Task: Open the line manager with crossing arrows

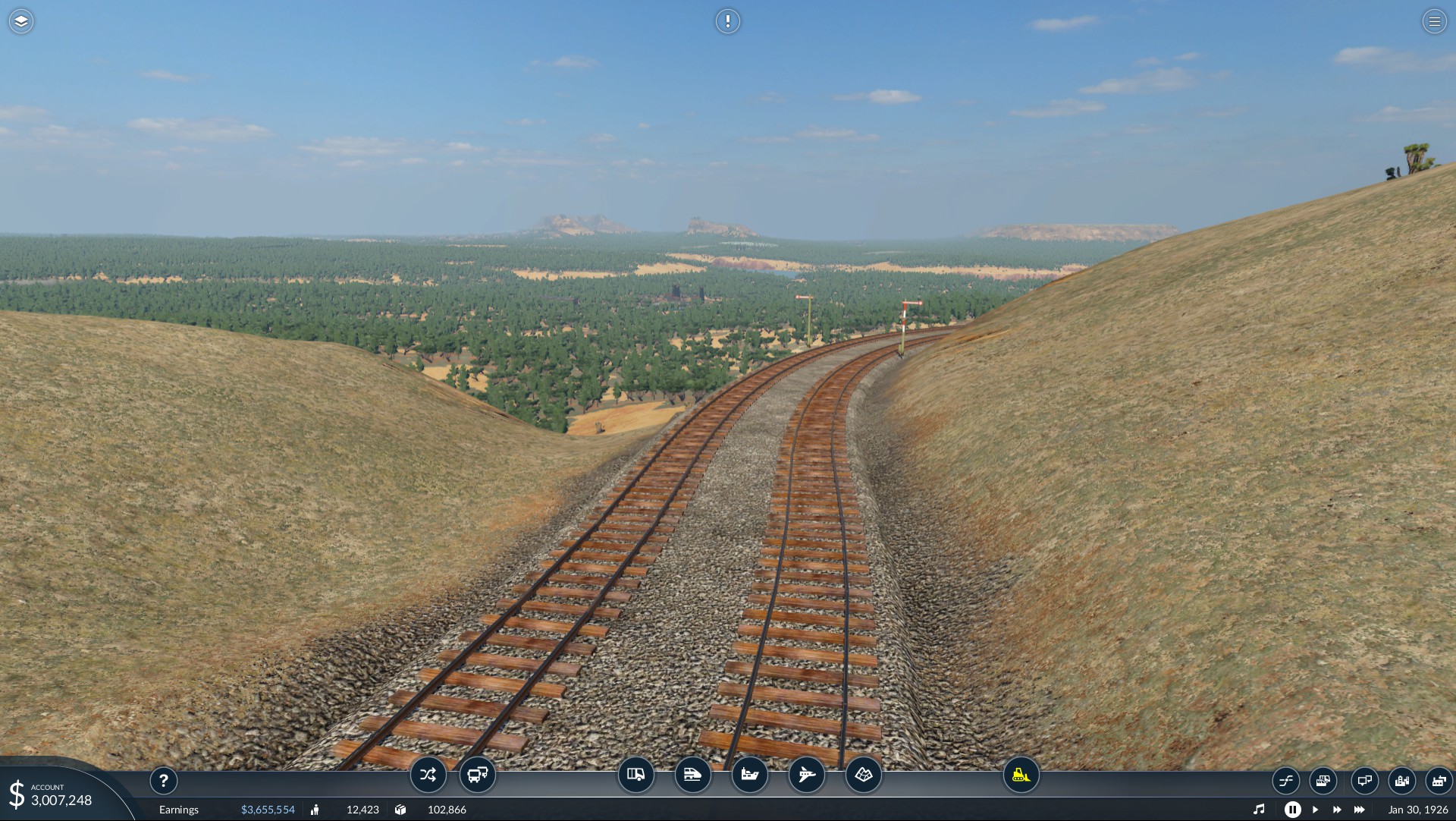Action: click(428, 775)
